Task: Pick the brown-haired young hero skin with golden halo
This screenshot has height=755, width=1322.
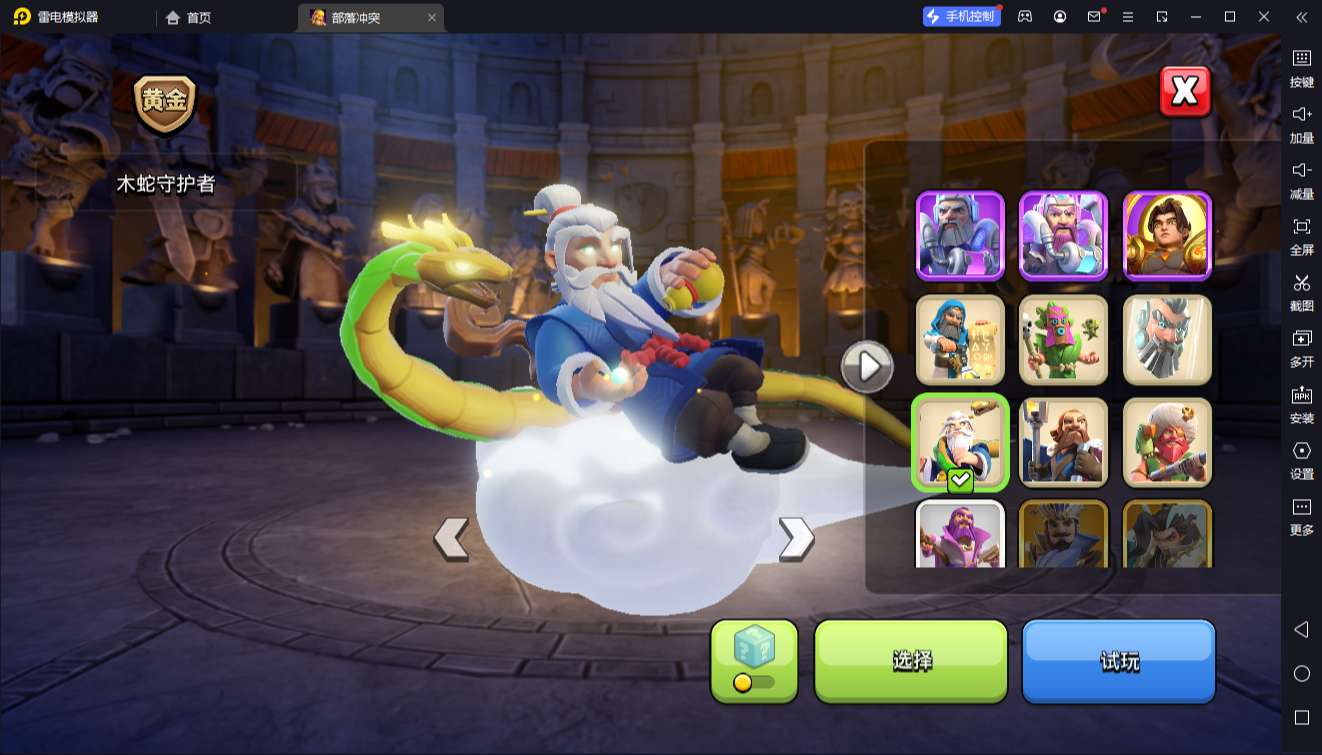Action: [1167, 235]
